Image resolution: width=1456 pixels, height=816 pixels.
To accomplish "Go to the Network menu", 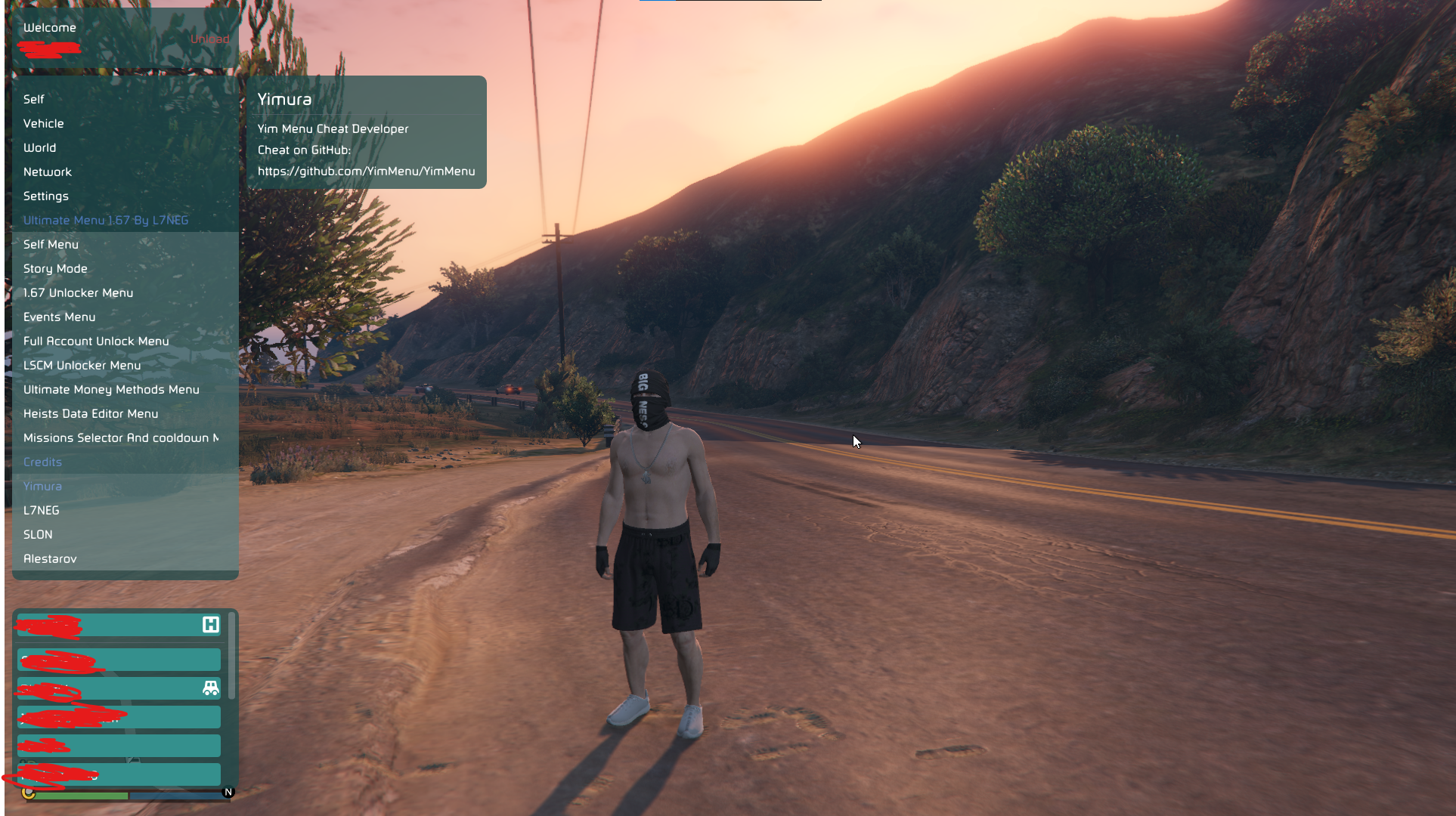I will point(48,172).
